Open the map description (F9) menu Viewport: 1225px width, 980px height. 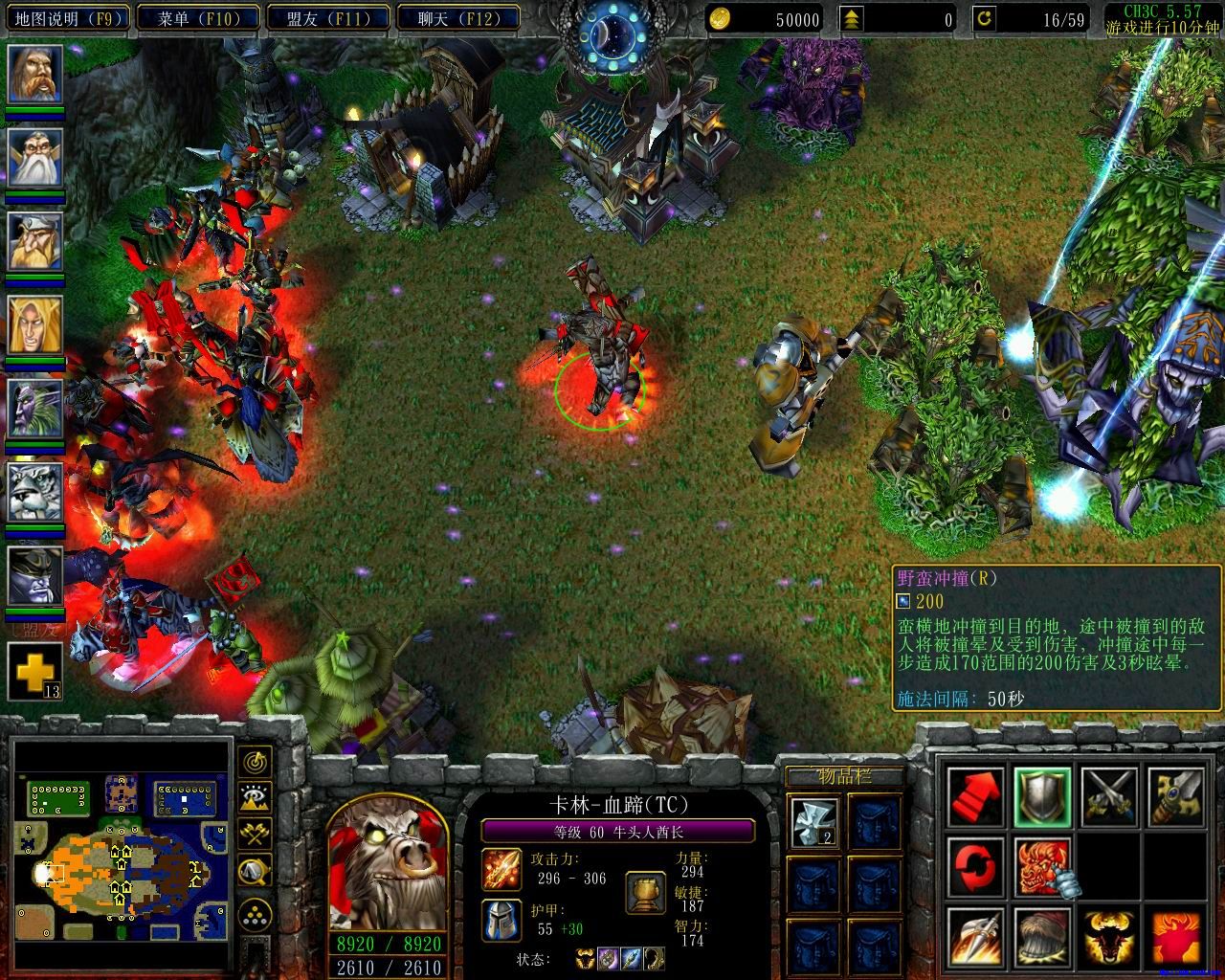66,18
